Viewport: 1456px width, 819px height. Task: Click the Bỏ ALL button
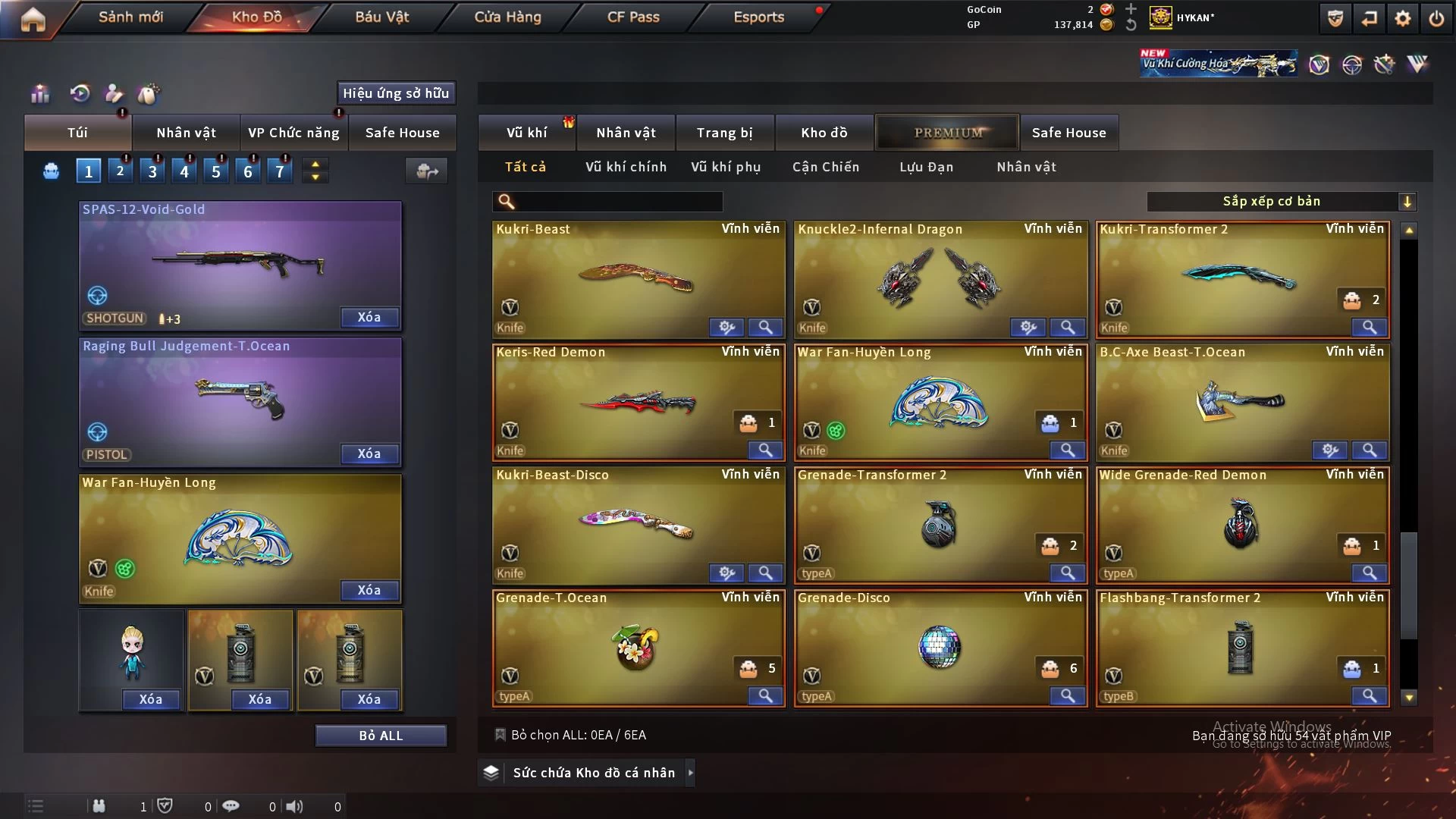pyautogui.click(x=381, y=736)
